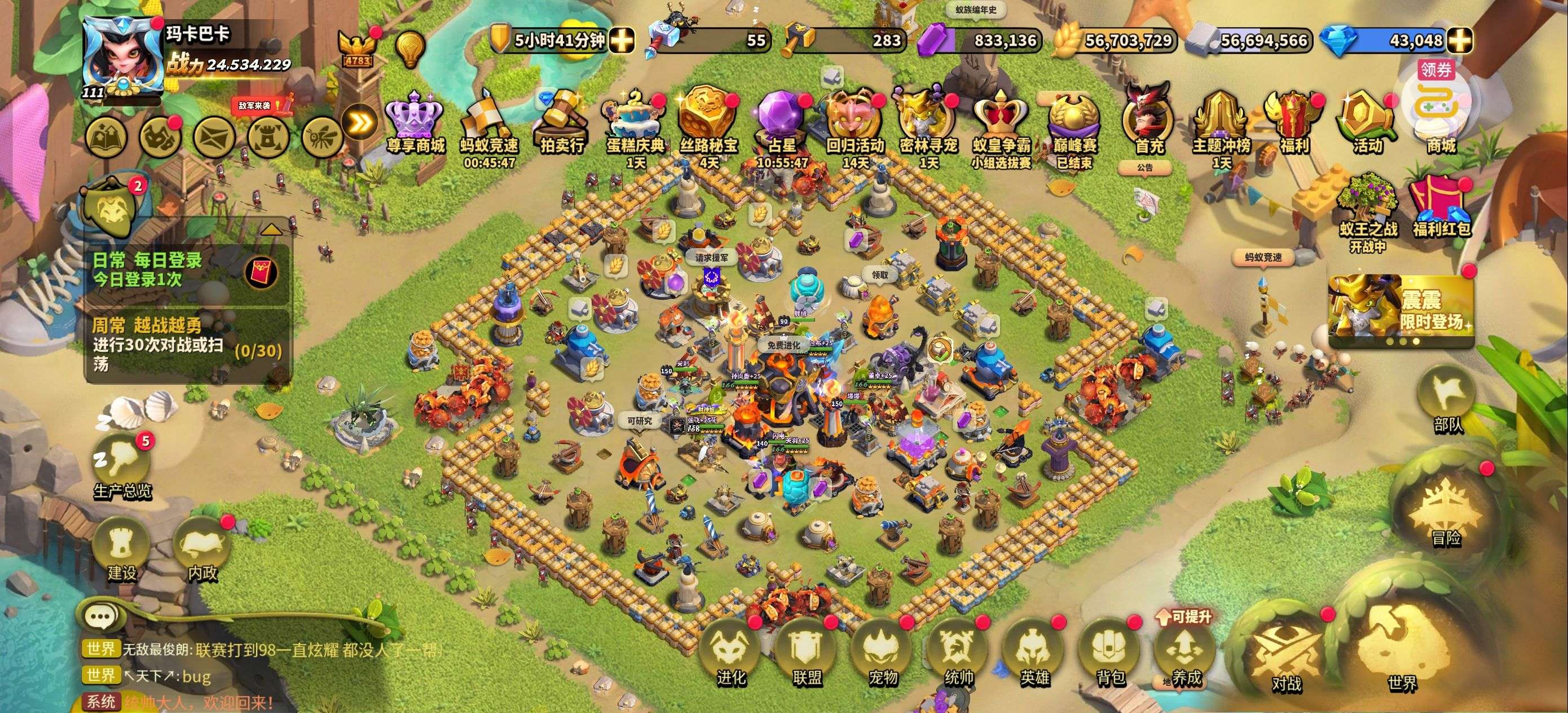Add more shield time with plus button

(622, 41)
